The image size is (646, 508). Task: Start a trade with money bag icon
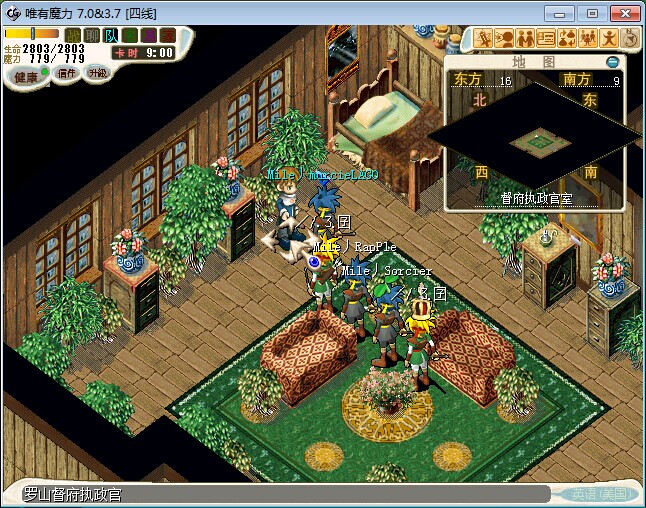[567, 39]
